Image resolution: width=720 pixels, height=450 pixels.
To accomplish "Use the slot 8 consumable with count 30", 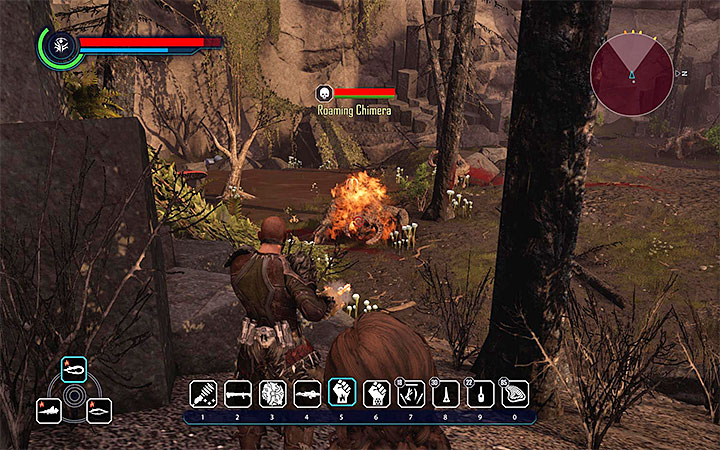I will click(x=445, y=393).
